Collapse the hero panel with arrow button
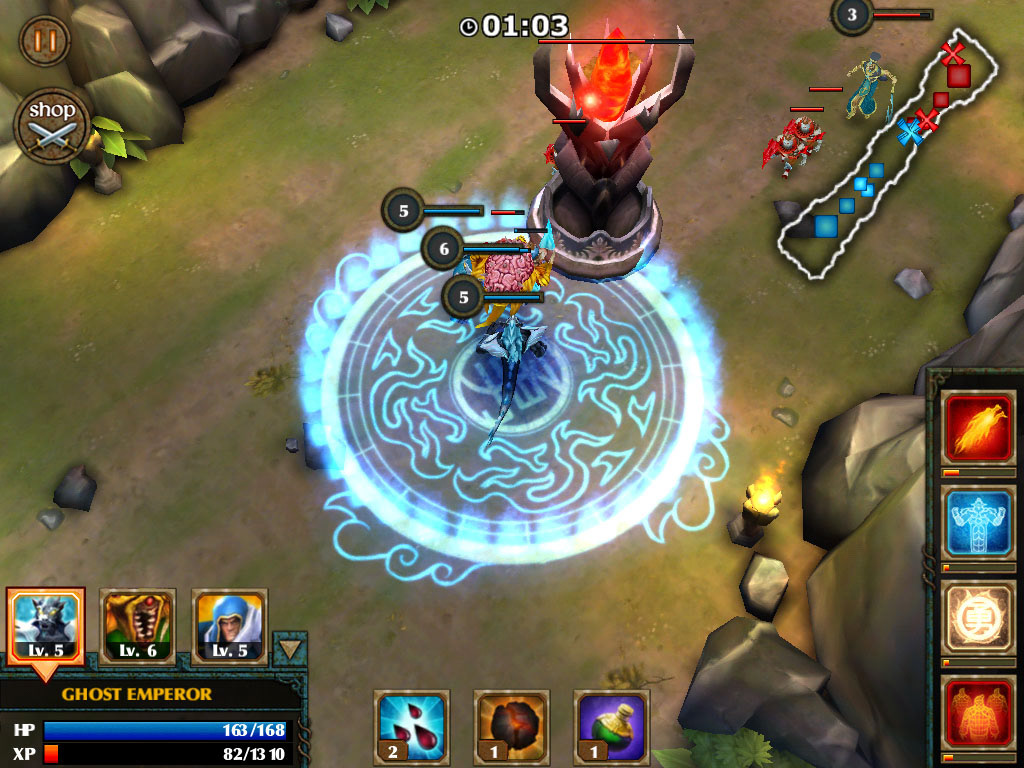1024x768 pixels. coord(291,649)
